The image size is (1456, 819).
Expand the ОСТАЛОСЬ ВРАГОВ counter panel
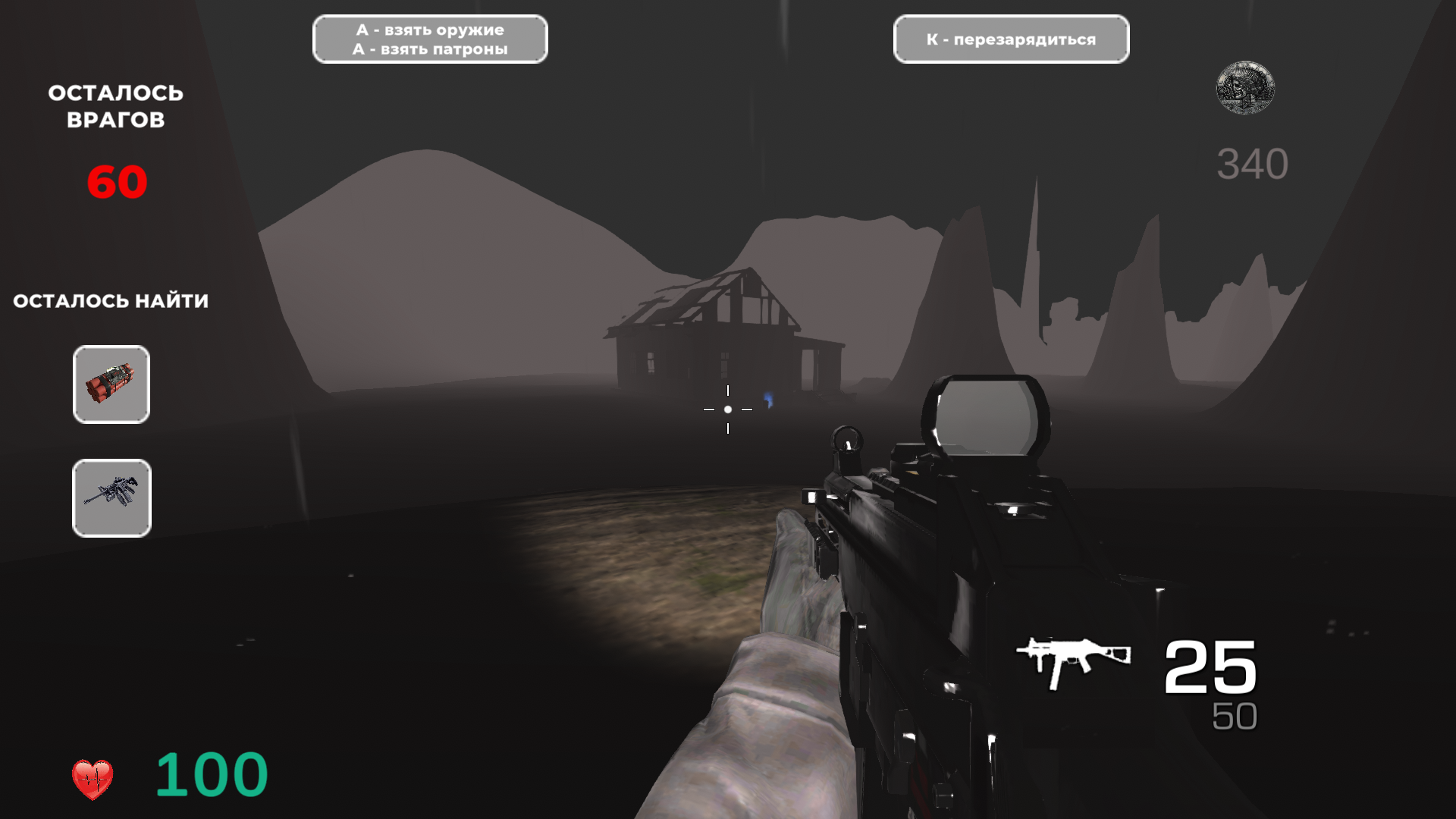[x=115, y=105]
